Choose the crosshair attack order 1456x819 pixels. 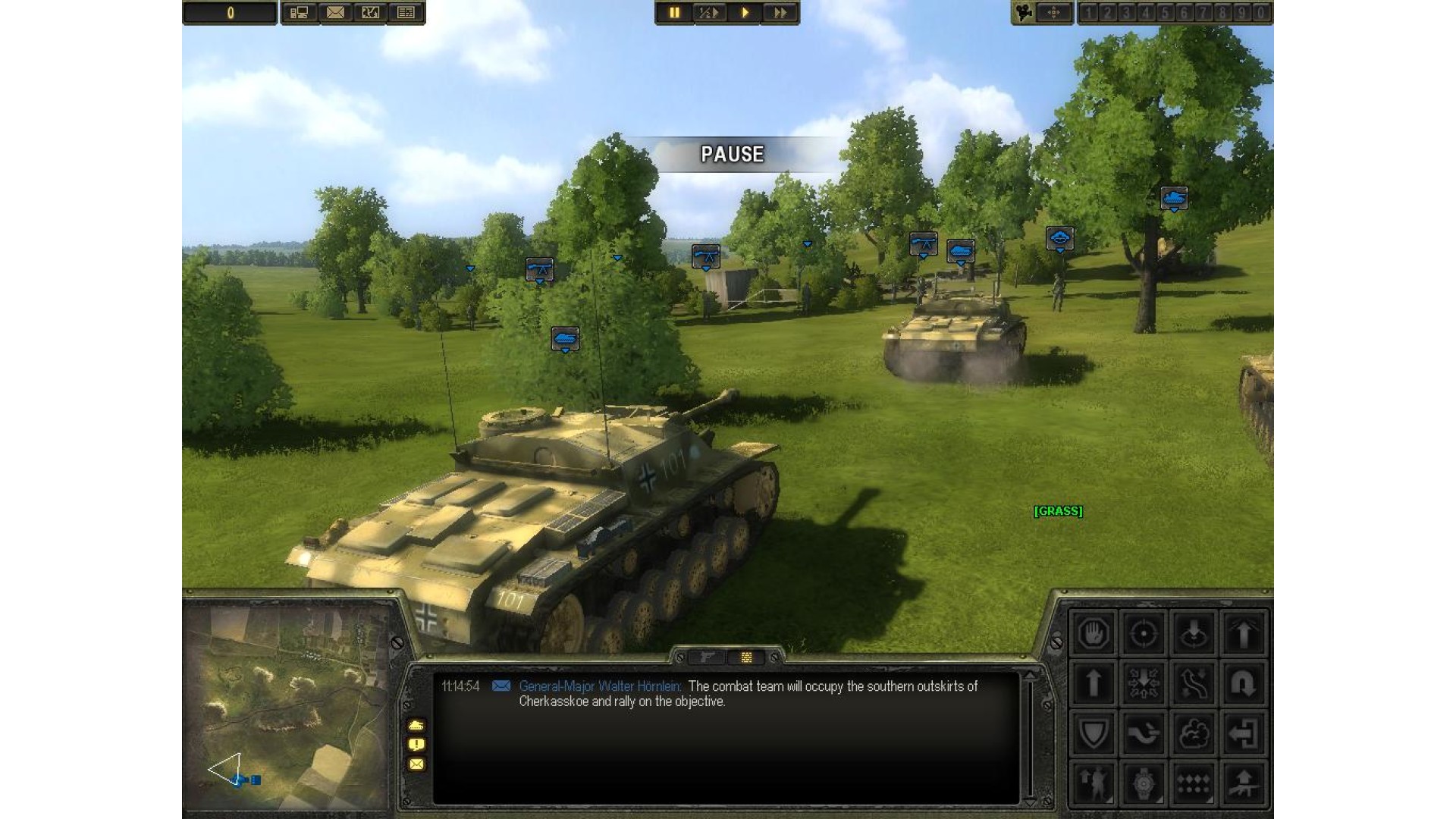[x=1143, y=633]
